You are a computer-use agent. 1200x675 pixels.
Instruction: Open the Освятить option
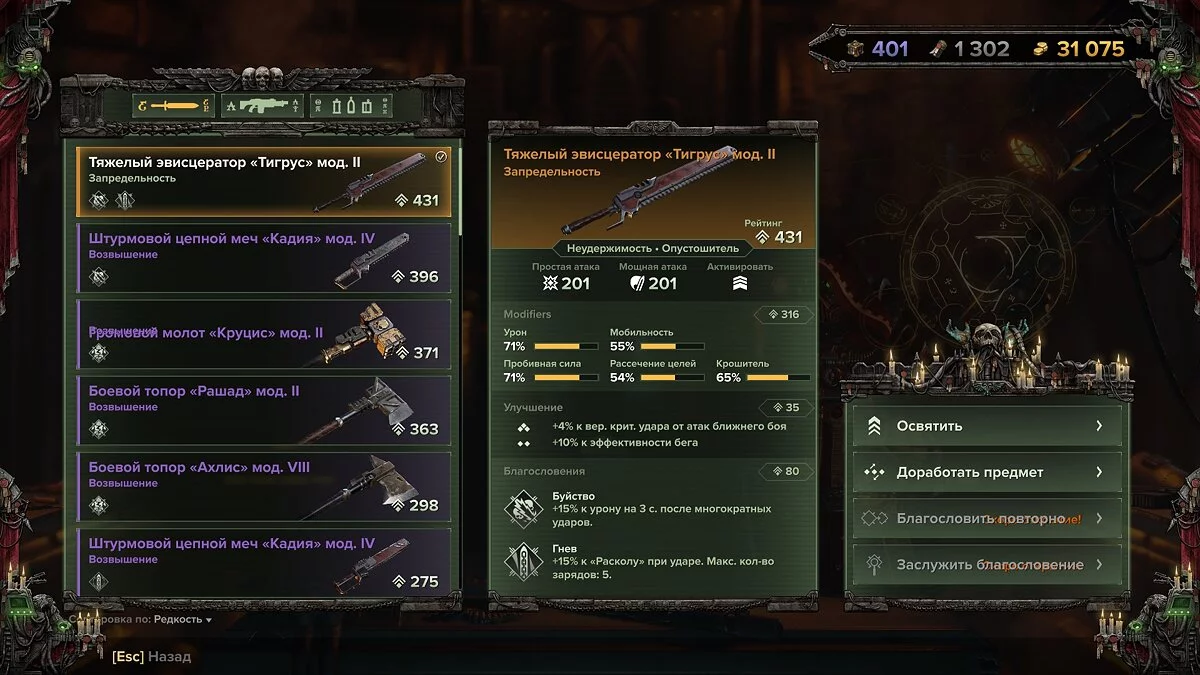click(987, 426)
